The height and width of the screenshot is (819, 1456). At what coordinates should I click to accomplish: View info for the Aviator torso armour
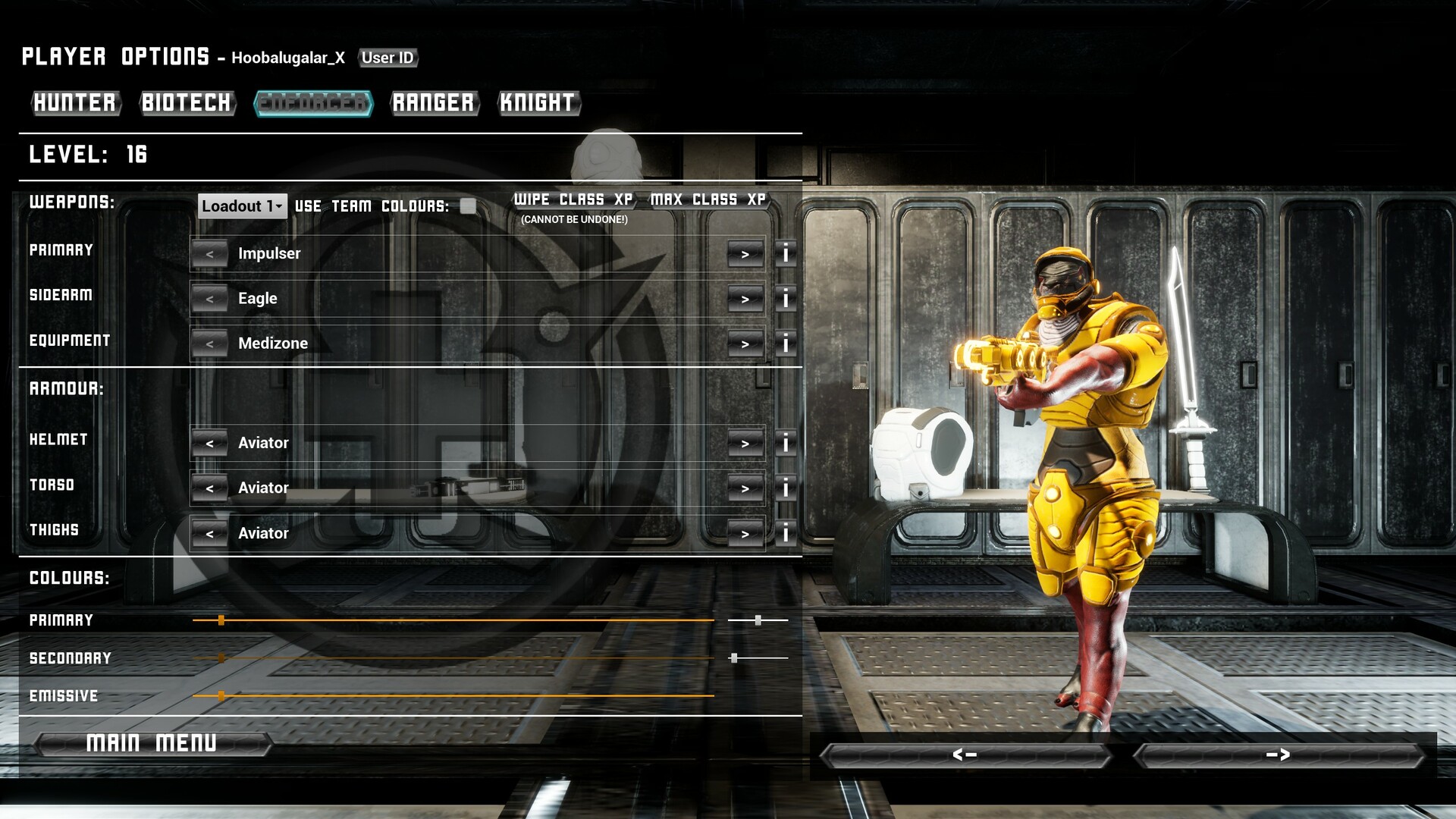click(x=786, y=488)
